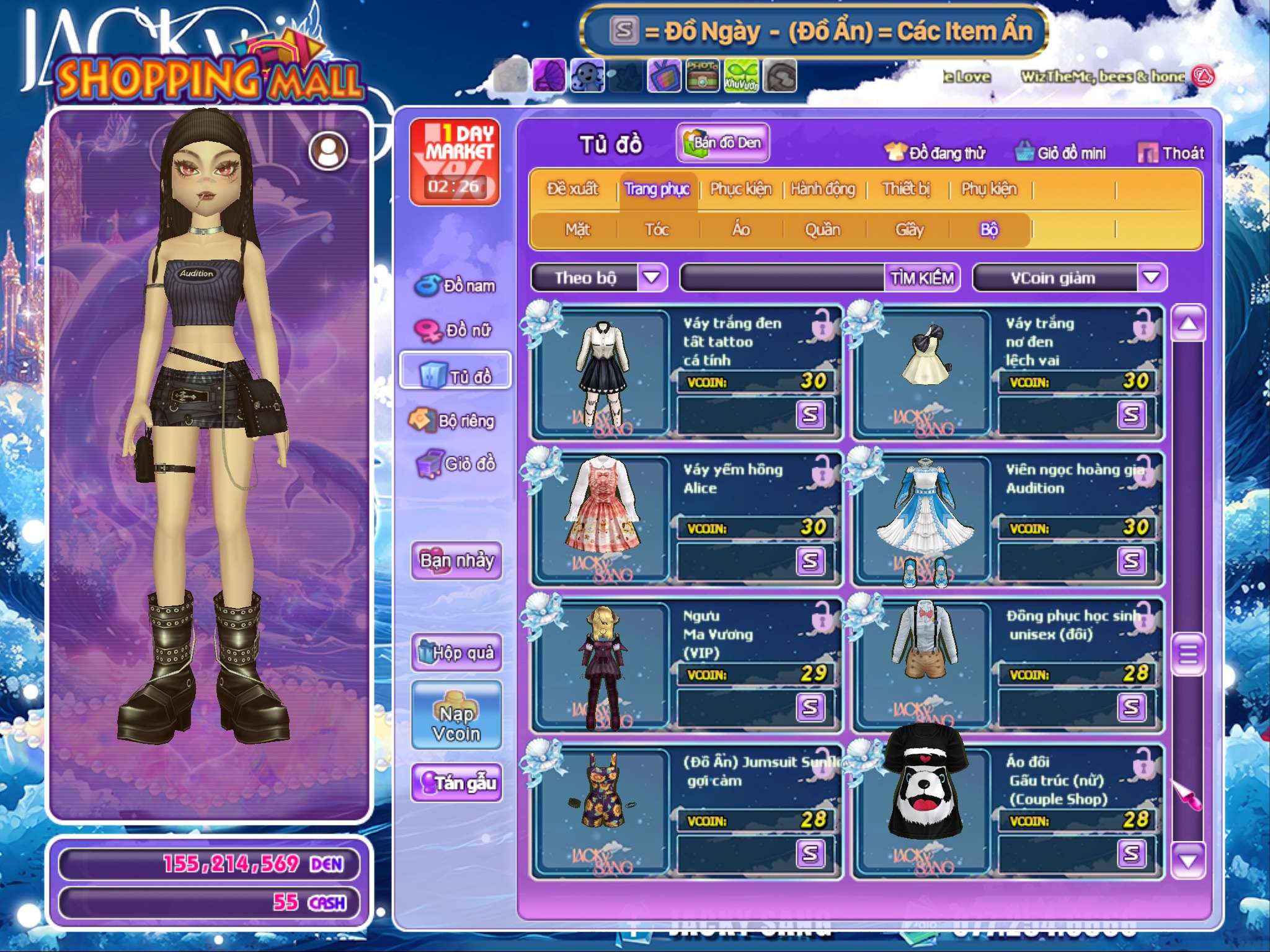Open the 1 Day Market banner
Image resolution: width=1270 pixels, height=952 pixels.
pyautogui.click(x=455, y=161)
